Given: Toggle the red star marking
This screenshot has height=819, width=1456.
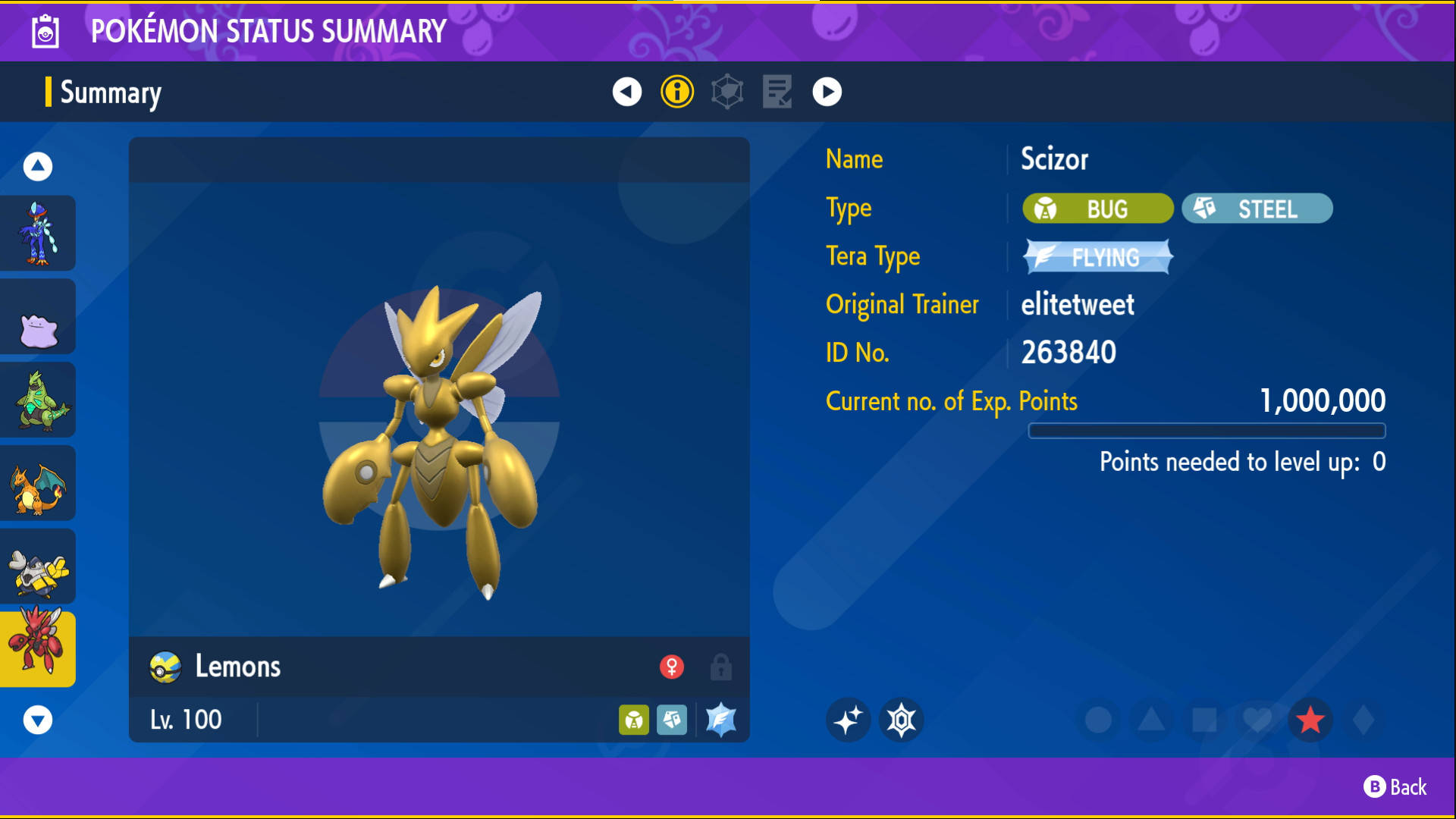Looking at the screenshot, I should (x=1310, y=720).
